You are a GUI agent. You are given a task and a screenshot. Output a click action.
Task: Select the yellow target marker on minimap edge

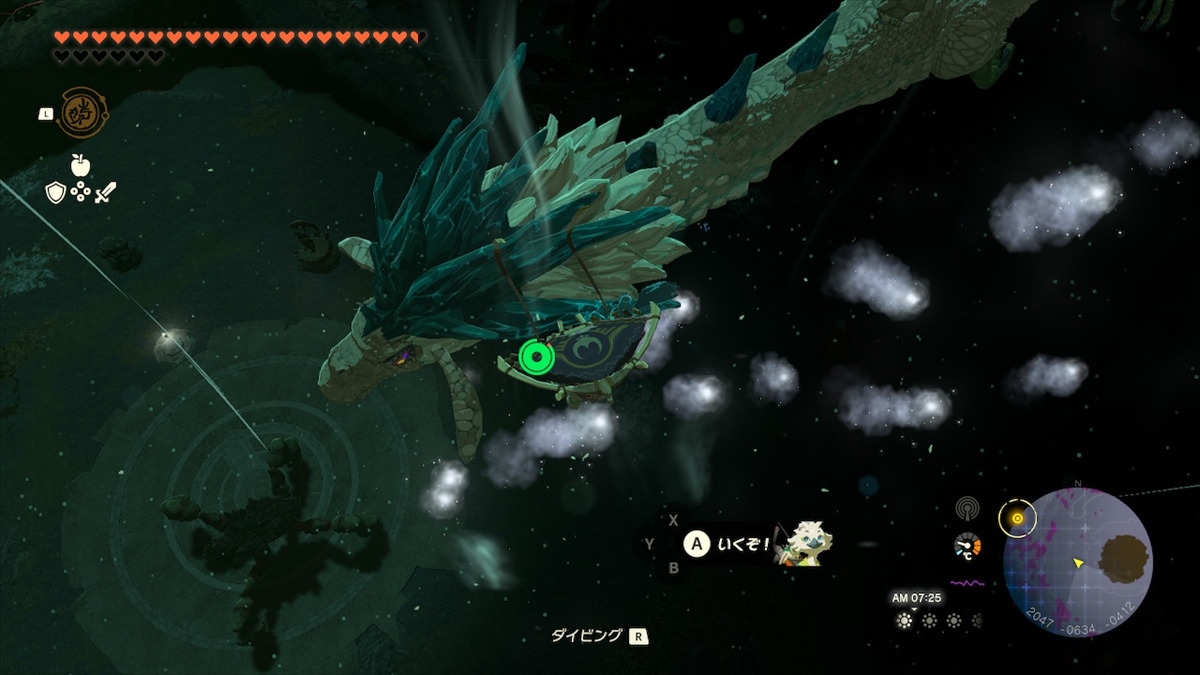[1017, 518]
